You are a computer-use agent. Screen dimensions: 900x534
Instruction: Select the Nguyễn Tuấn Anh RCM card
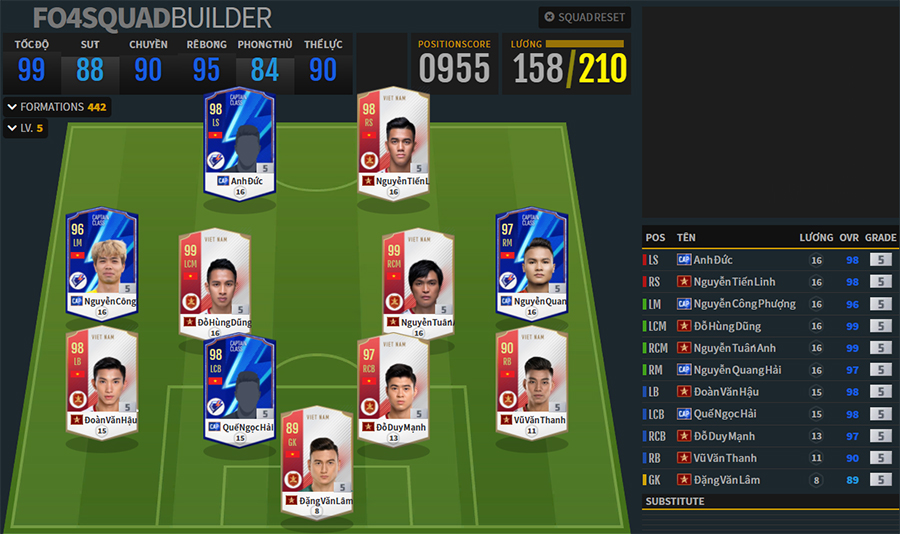[x=418, y=283]
